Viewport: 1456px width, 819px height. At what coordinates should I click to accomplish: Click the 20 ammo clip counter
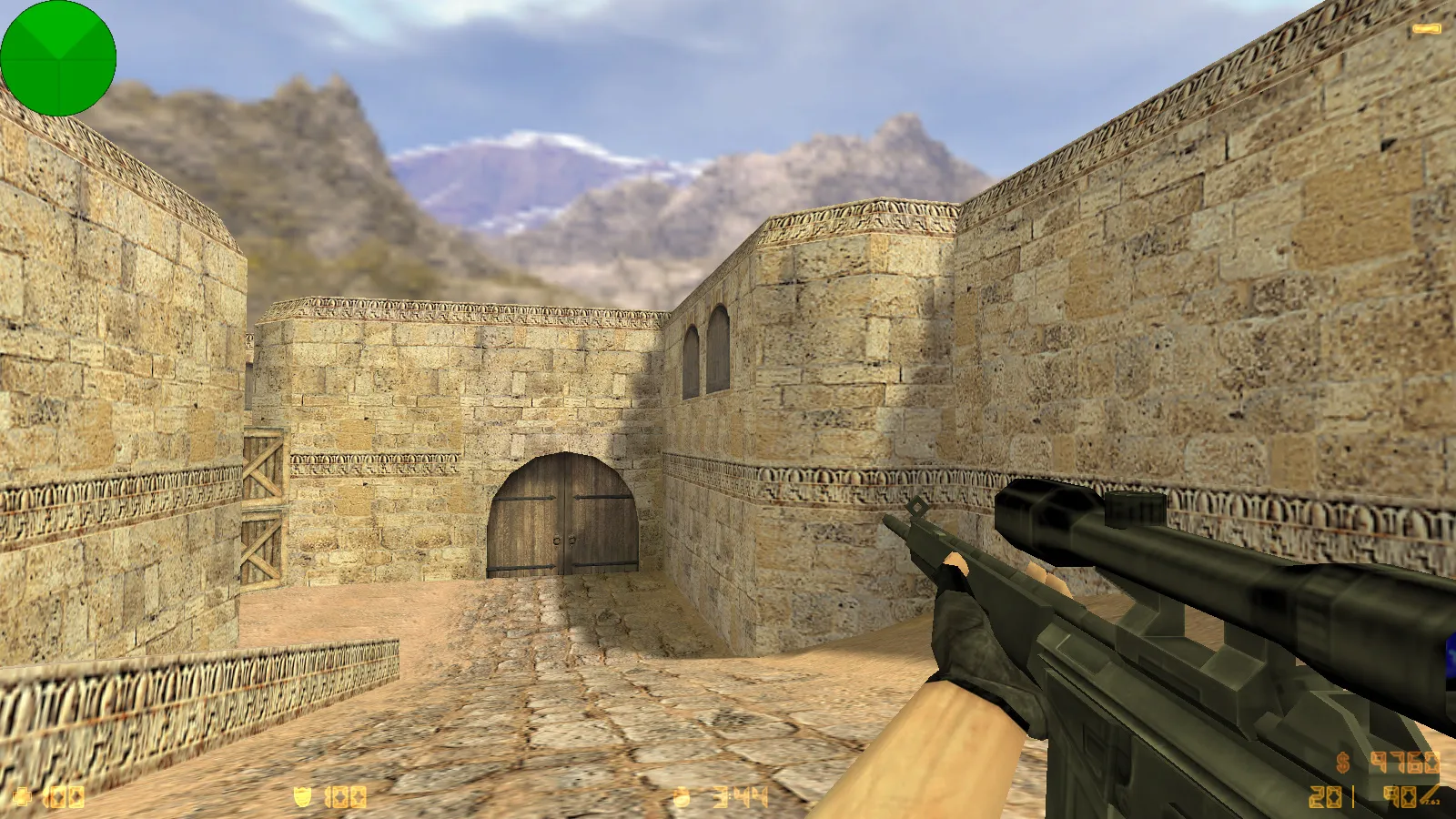(1326, 799)
